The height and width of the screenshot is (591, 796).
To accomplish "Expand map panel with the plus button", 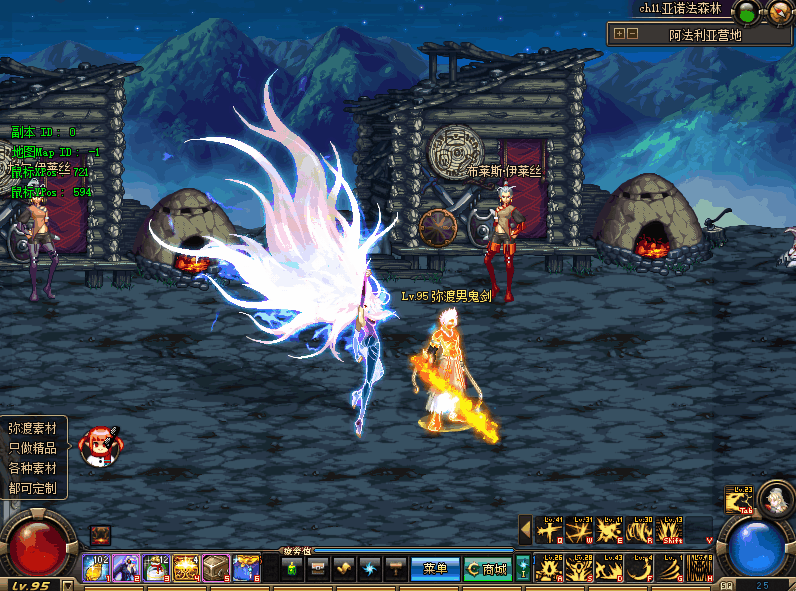I will pos(619,33).
